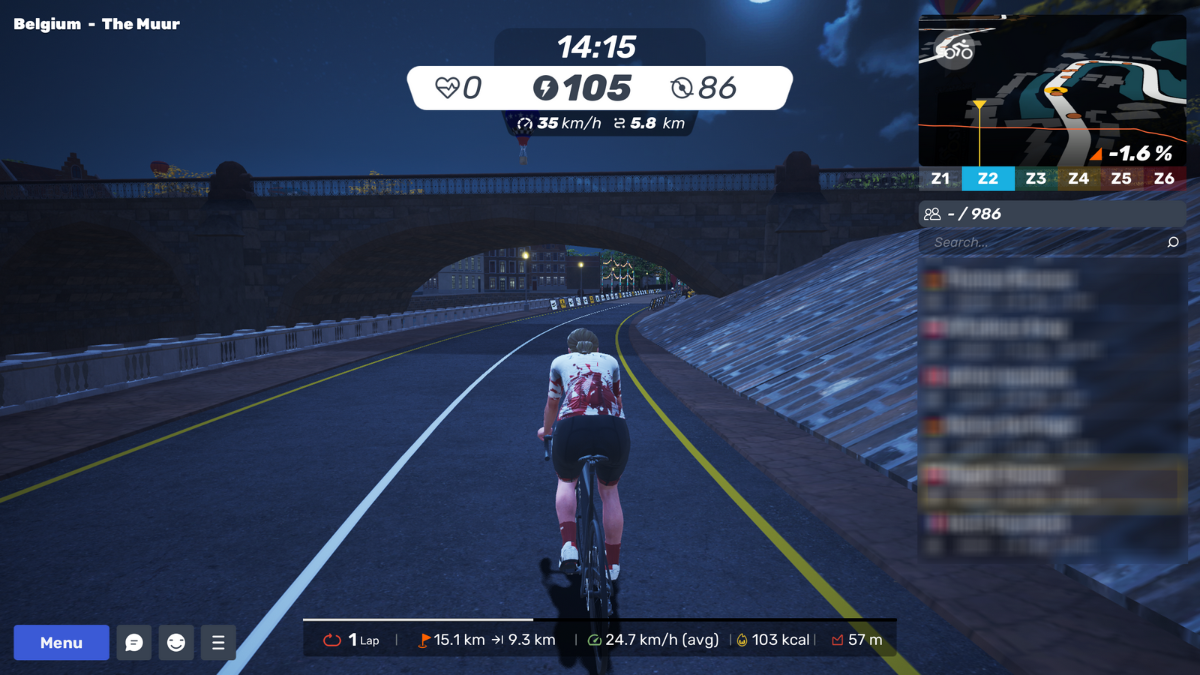Screen dimensions: 1200x675
Task: Open the three-line list icon
Action: (x=218, y=642)
